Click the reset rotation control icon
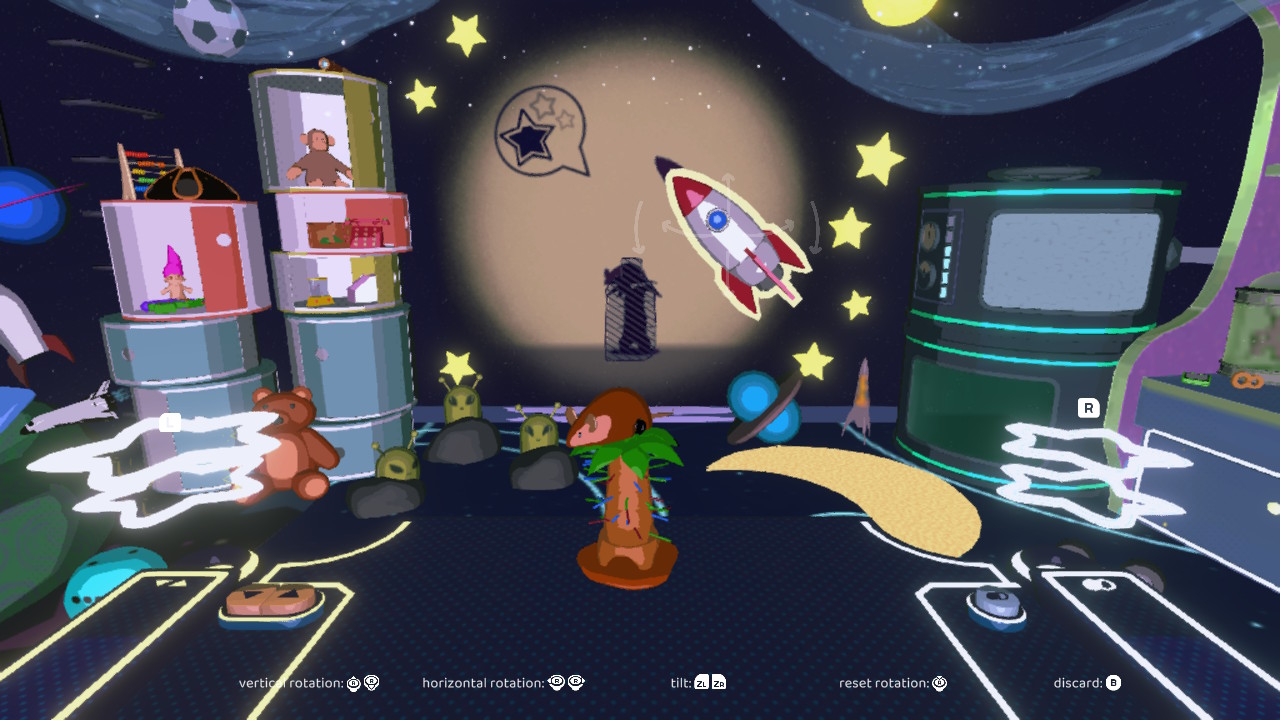This screenshot has width=1280, height=720. click(x=938, y=683)
